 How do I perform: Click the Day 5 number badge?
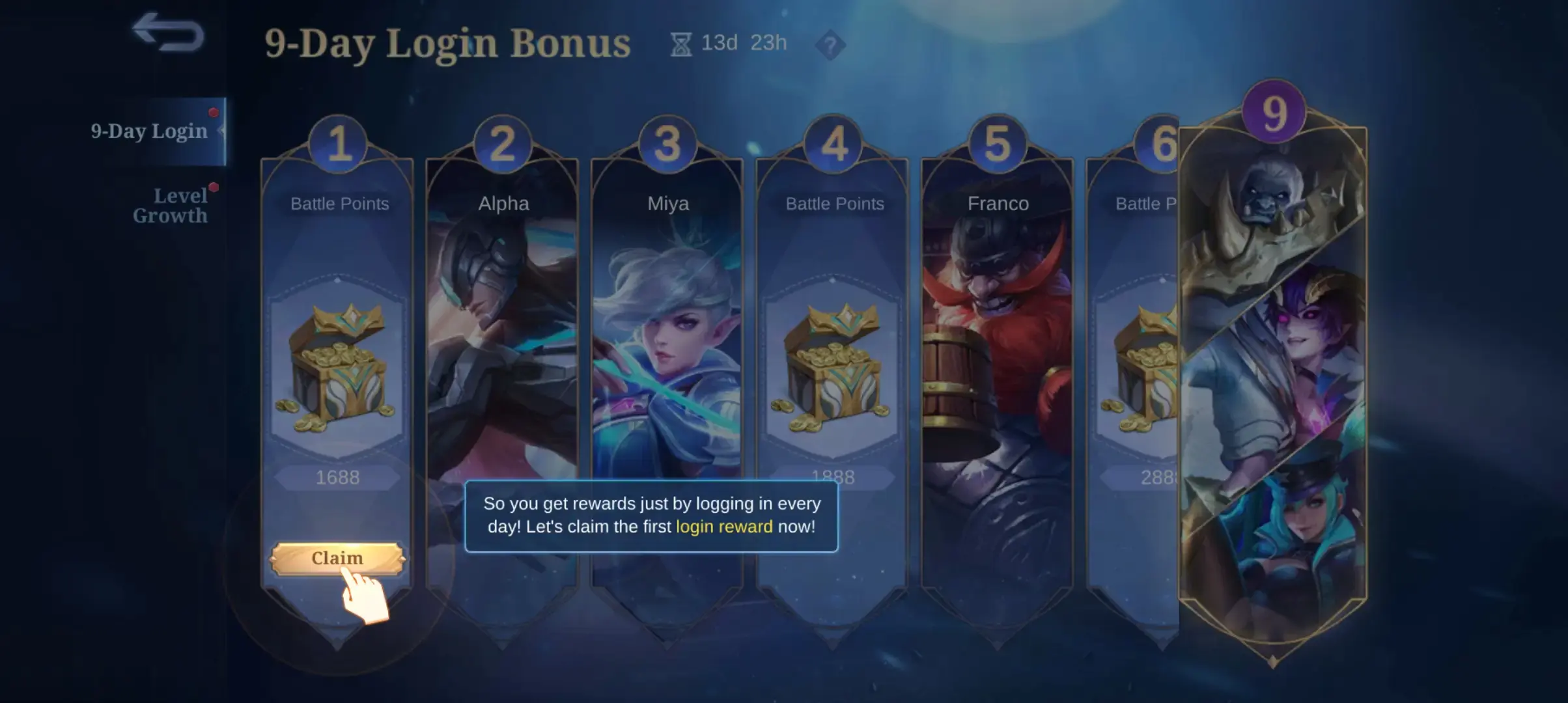click(x=997, y=141)
